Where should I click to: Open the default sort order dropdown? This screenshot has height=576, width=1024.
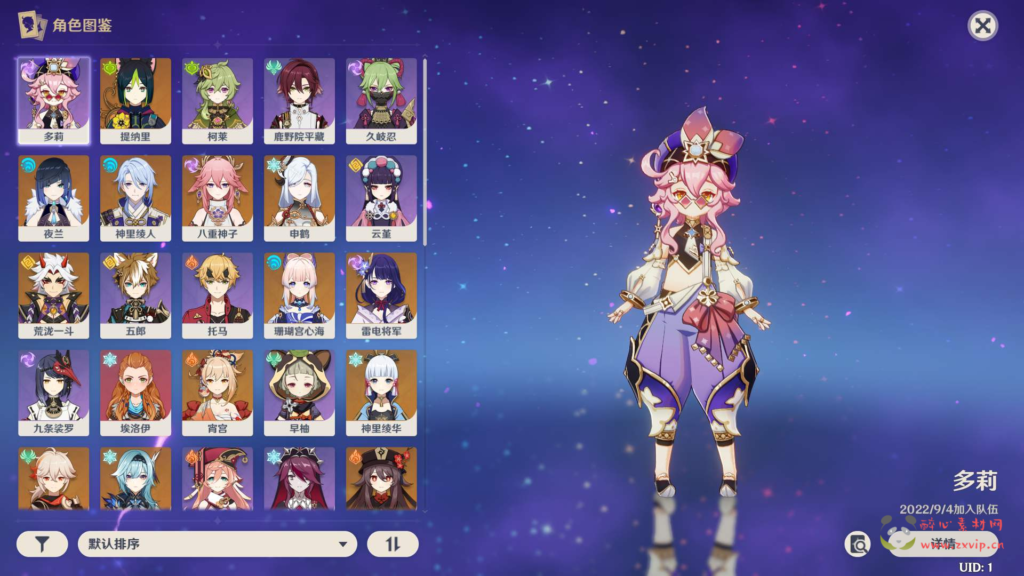point(217,544)
